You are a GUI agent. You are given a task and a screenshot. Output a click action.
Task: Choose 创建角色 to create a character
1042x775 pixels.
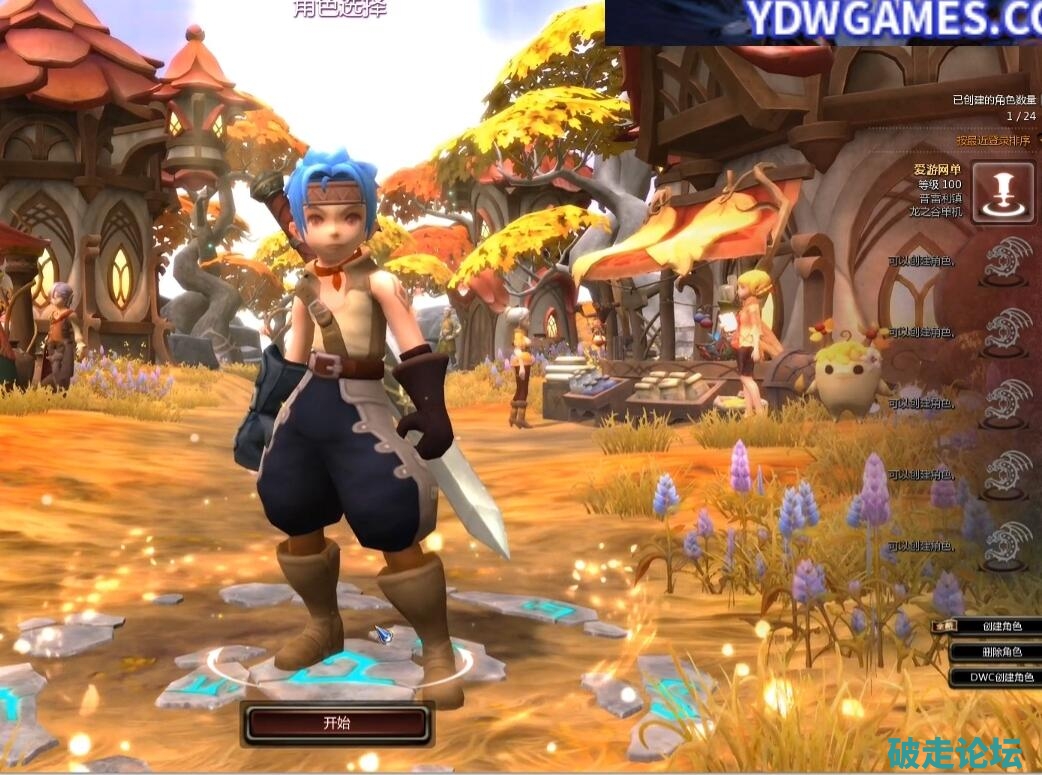point(1001,627)
